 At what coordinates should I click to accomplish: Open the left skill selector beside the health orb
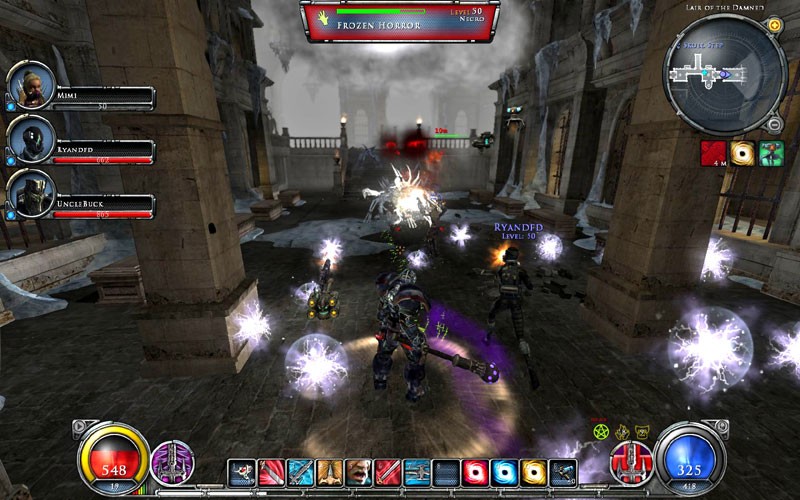(171, 463)
